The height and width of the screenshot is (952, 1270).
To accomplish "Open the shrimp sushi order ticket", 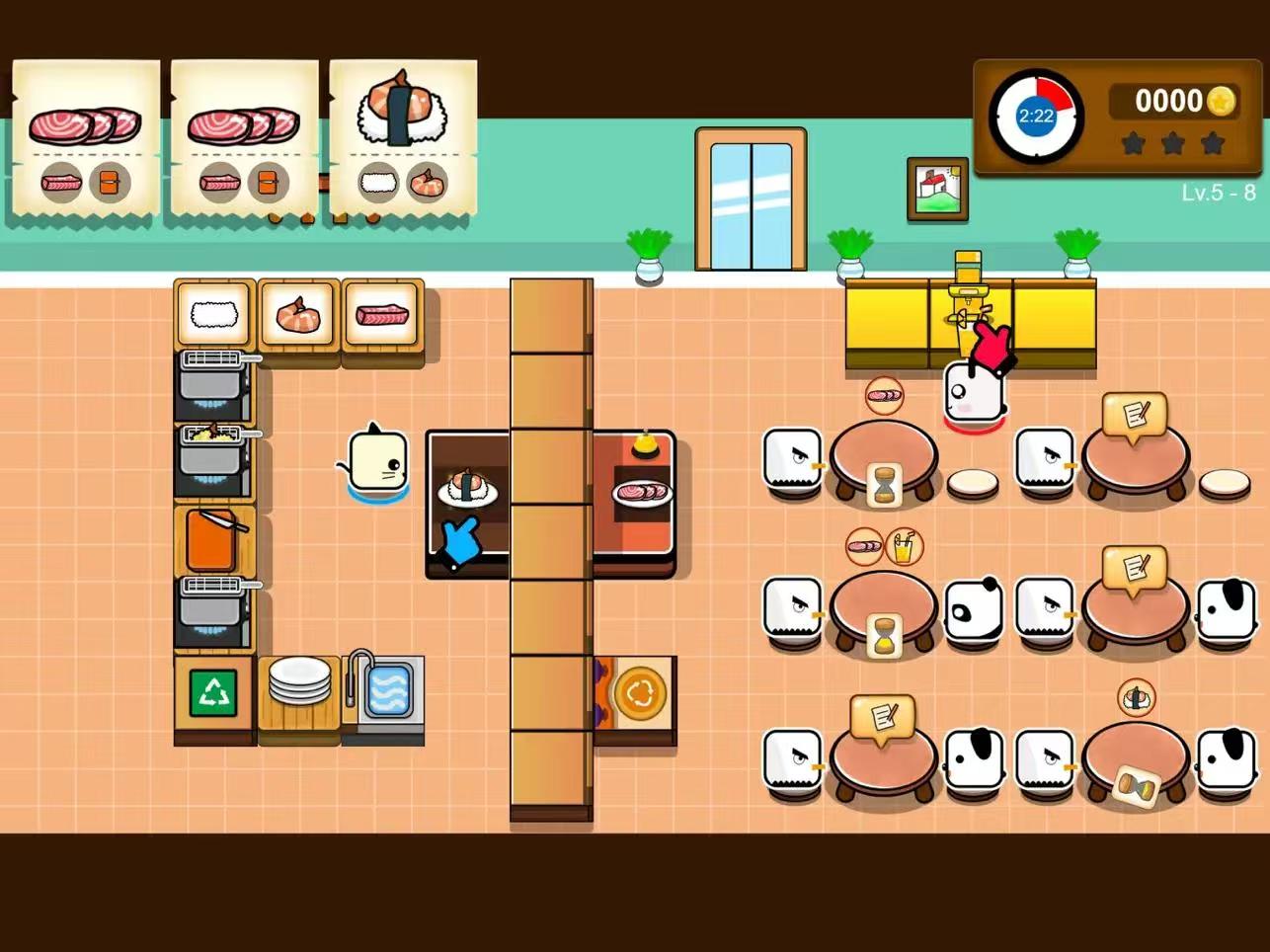I will point(403,136).
